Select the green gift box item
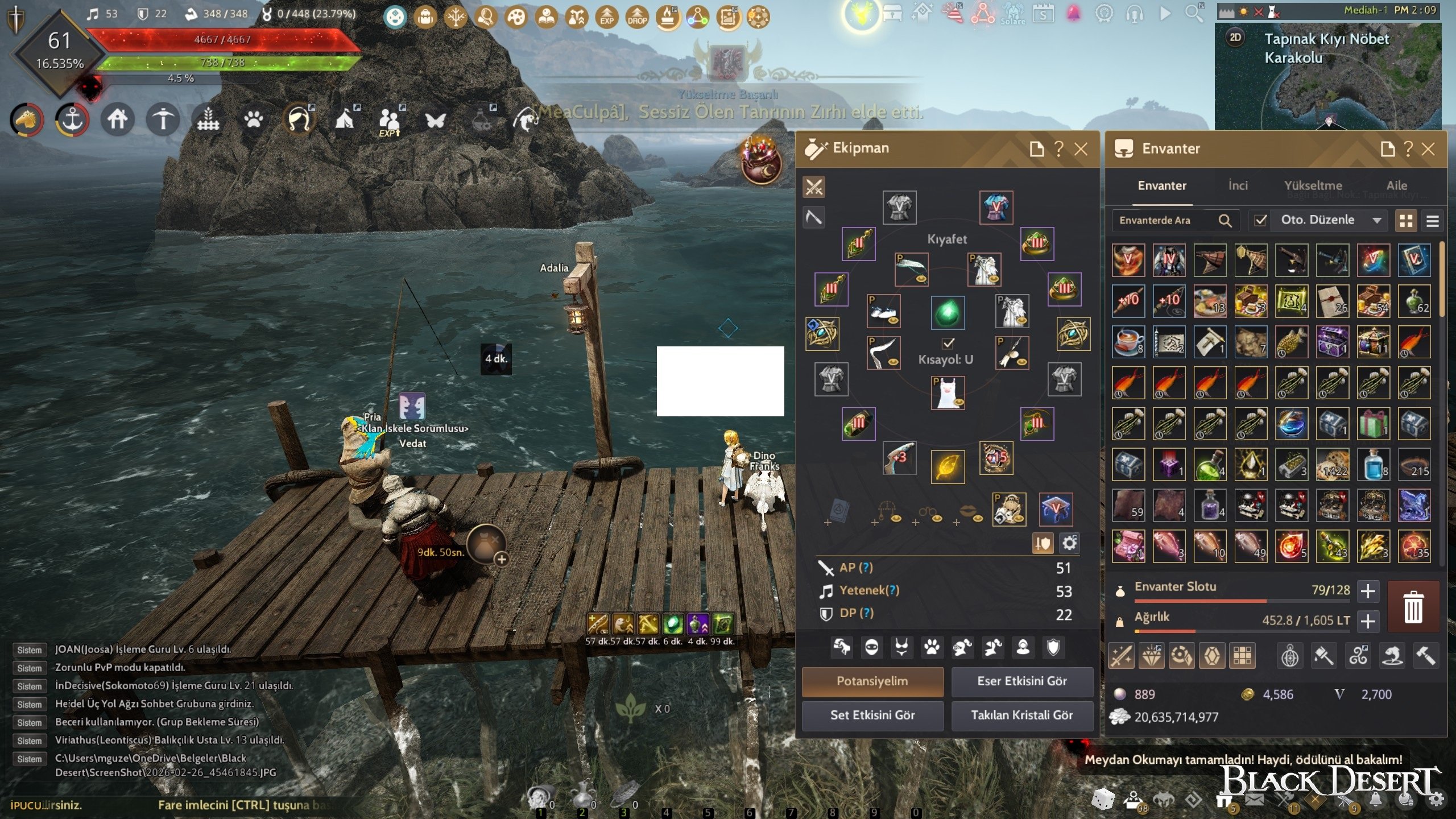The height and width of the screenshot is (819, 1456). coord(1373,424)
